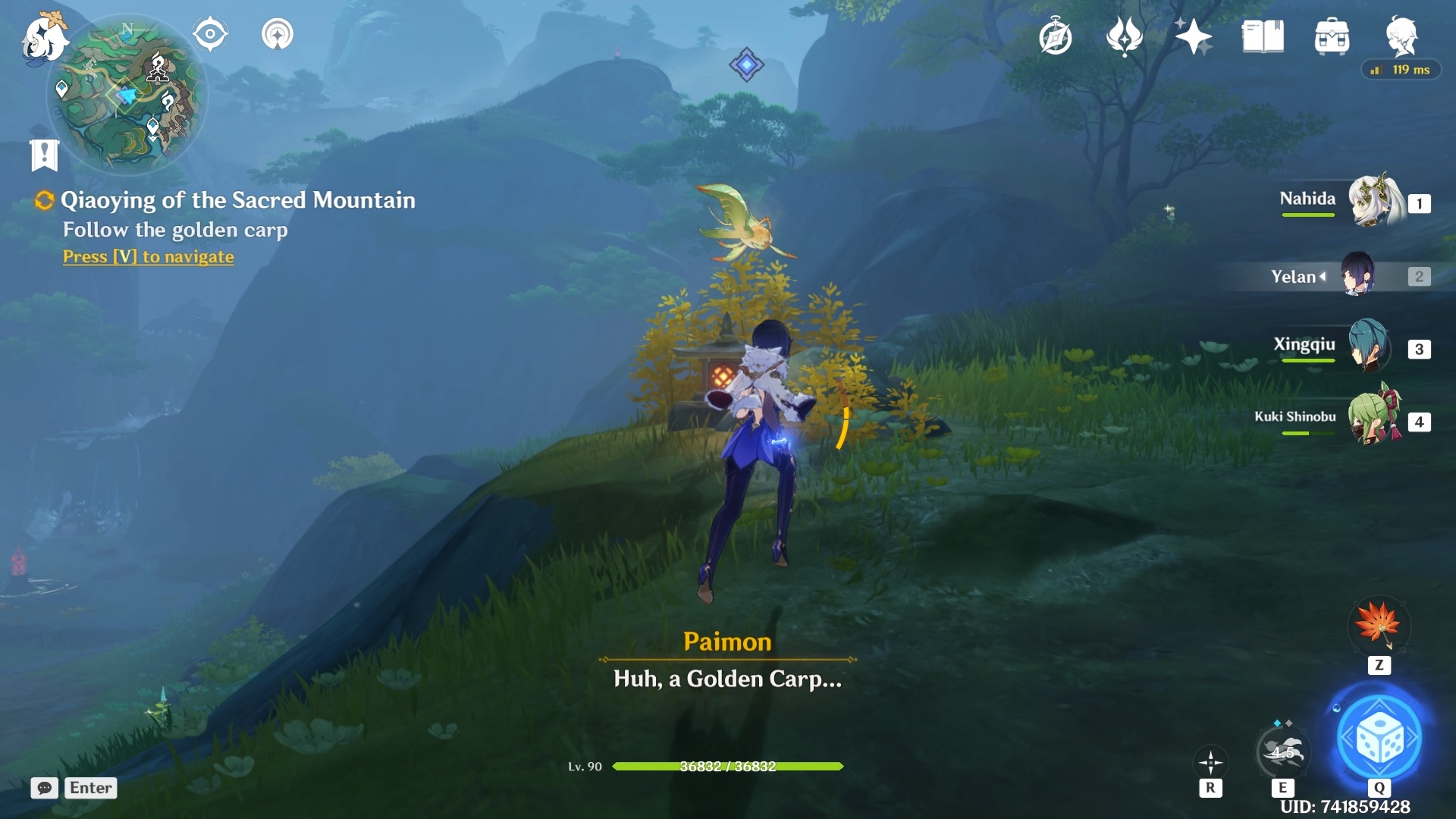Click the Press [V] to navigate link
This screenshot has width=1456, height=819.
coord(148,257)
